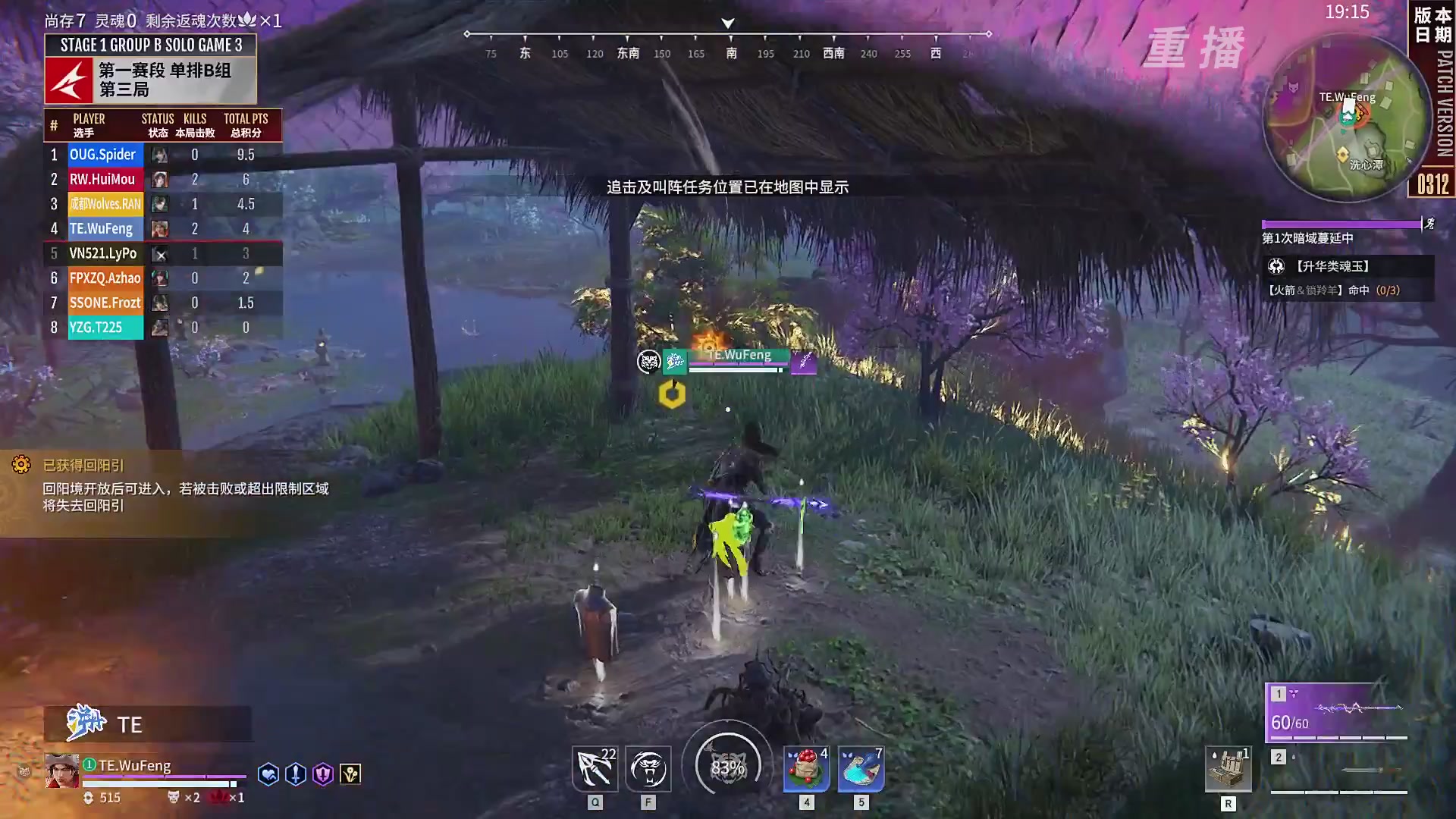Click the STAGE 1 GROUP B SOLO GAME 3 header
1456x819 pixels.
(x=149, y=45)
